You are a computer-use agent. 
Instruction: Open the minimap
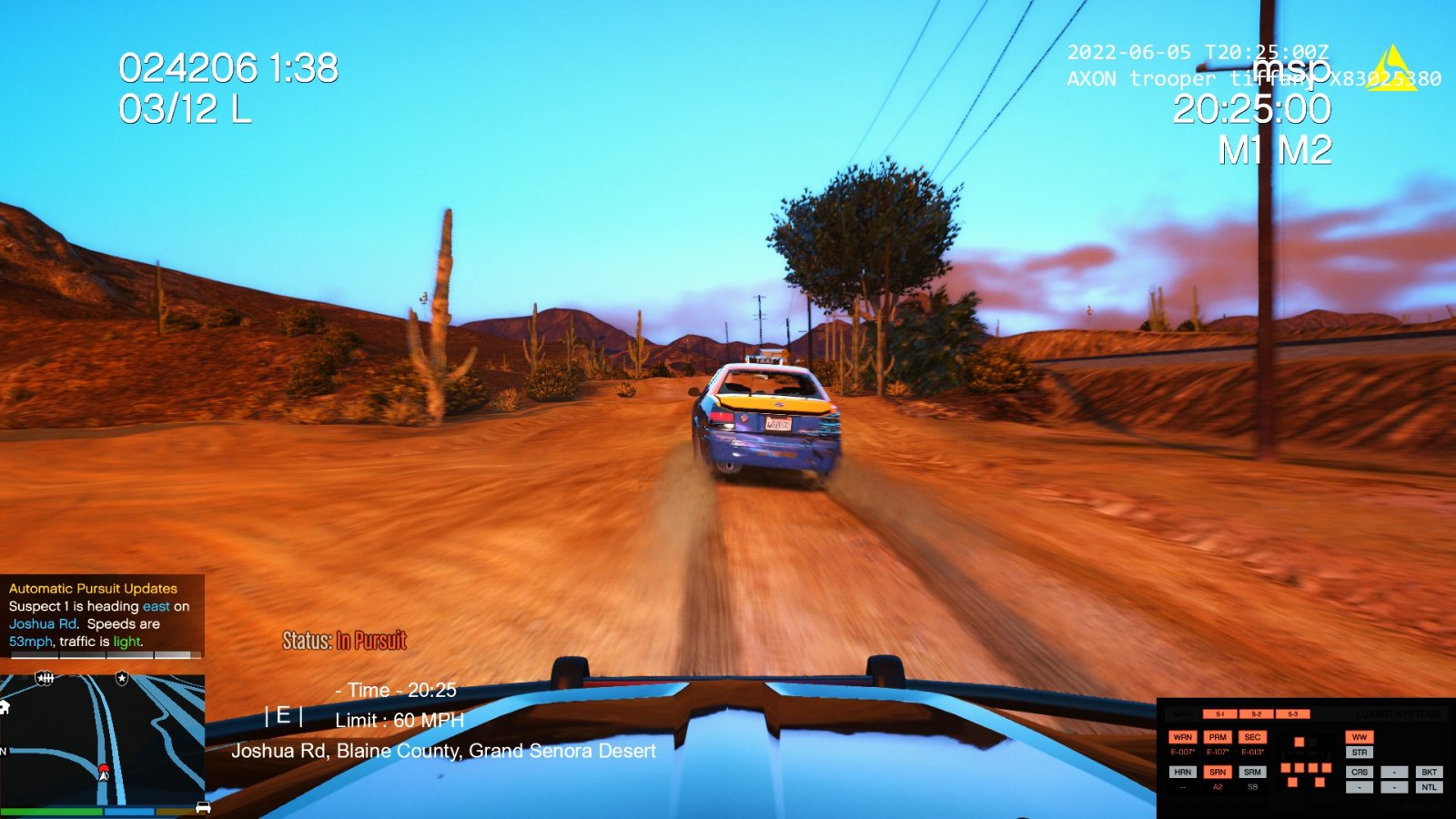click(x=102, y=739)
